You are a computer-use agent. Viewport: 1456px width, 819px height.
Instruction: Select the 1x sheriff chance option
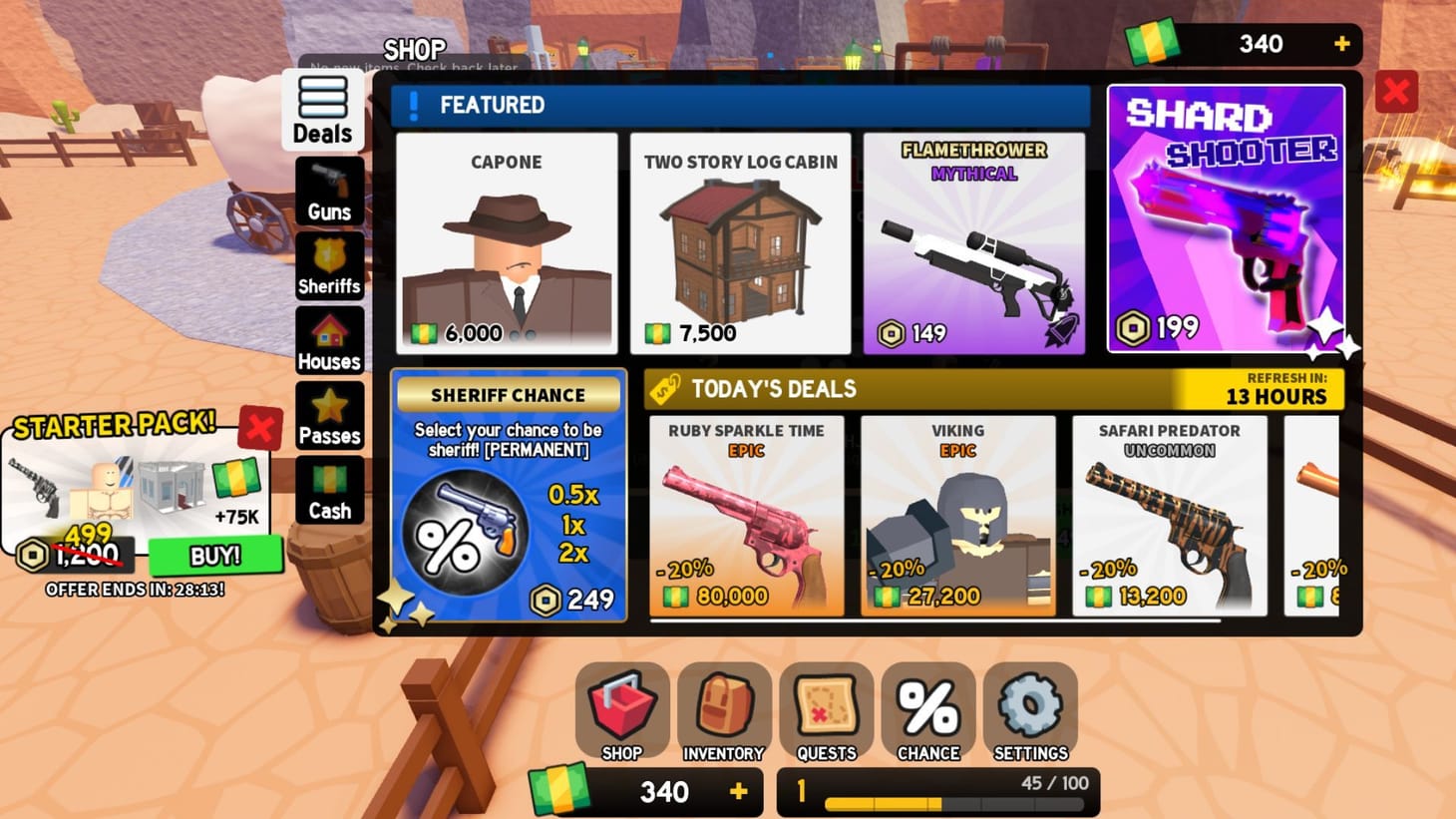tap(574, 525)
